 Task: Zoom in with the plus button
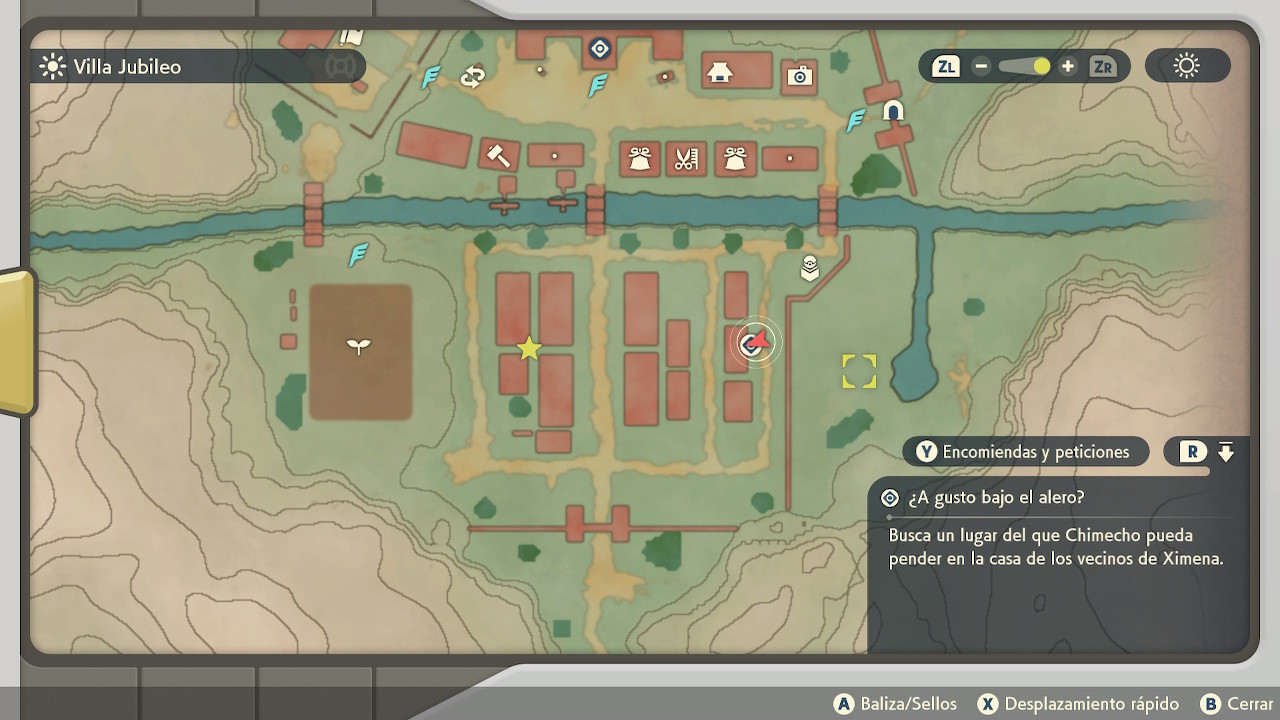pyautogui.click(x=1068, y=67)
